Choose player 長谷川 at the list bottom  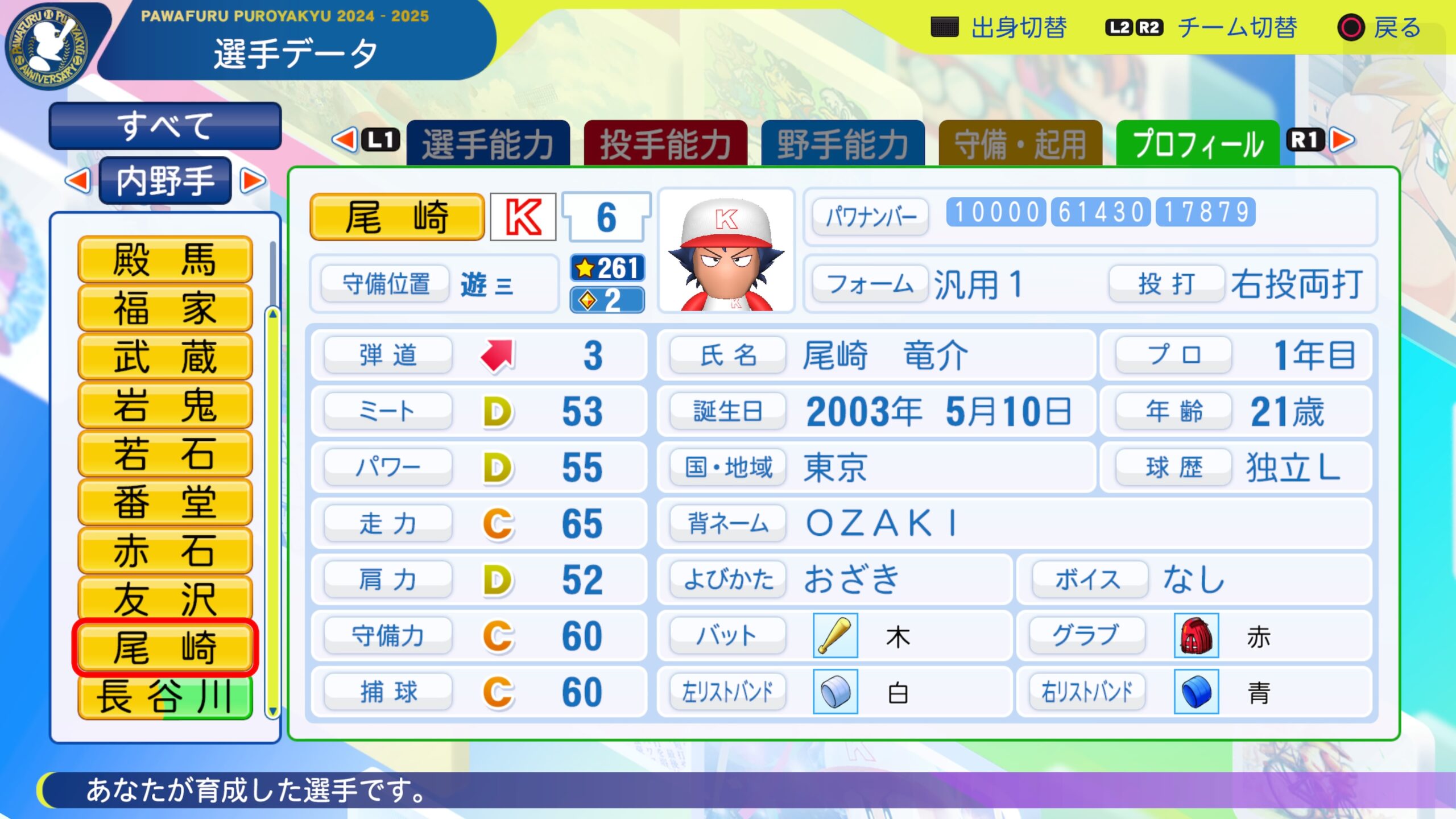(x=165, y=696)
